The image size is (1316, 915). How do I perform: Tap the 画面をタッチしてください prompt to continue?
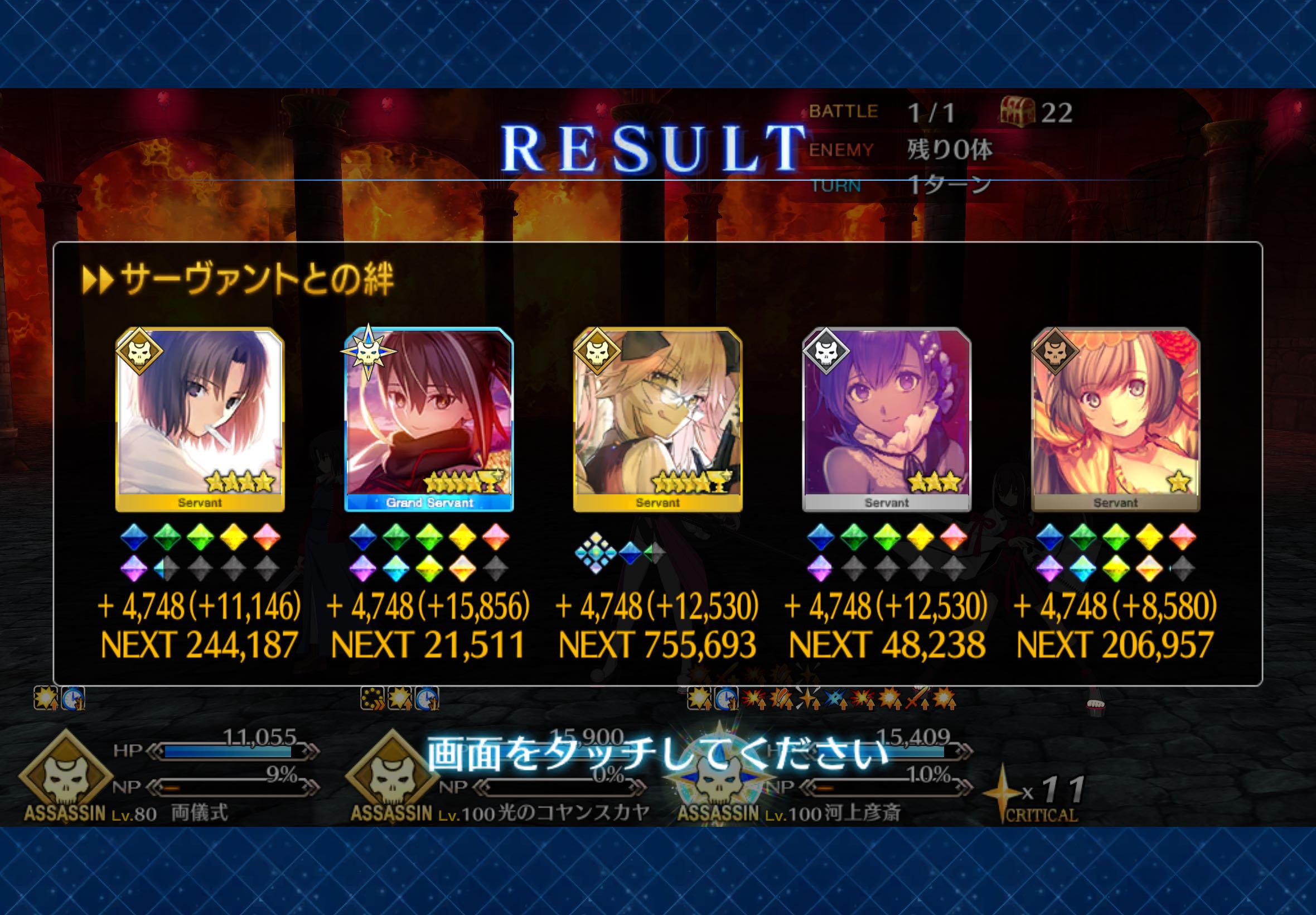[x=657, y=754]
